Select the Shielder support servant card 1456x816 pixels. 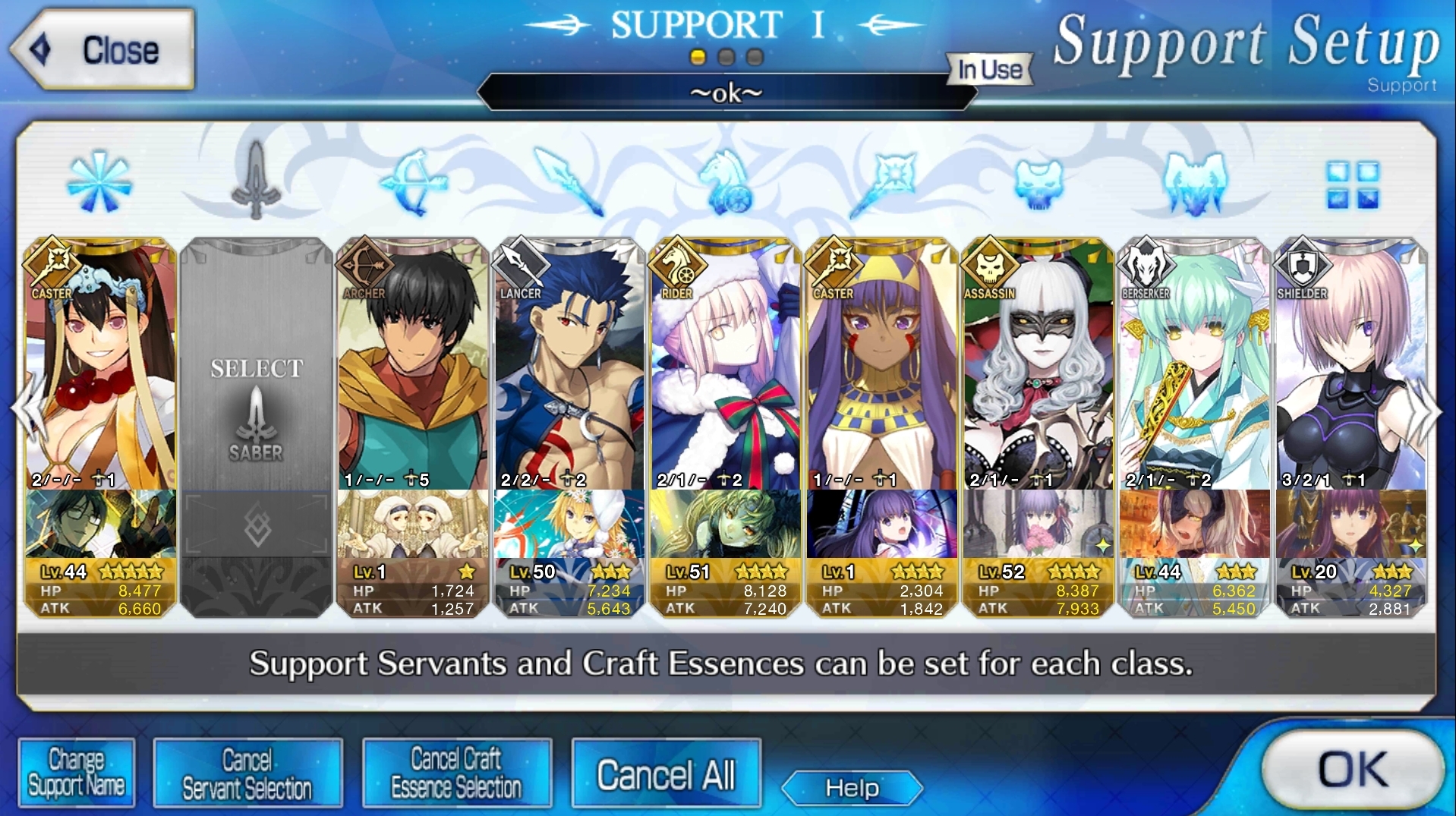coord(1351,364)
